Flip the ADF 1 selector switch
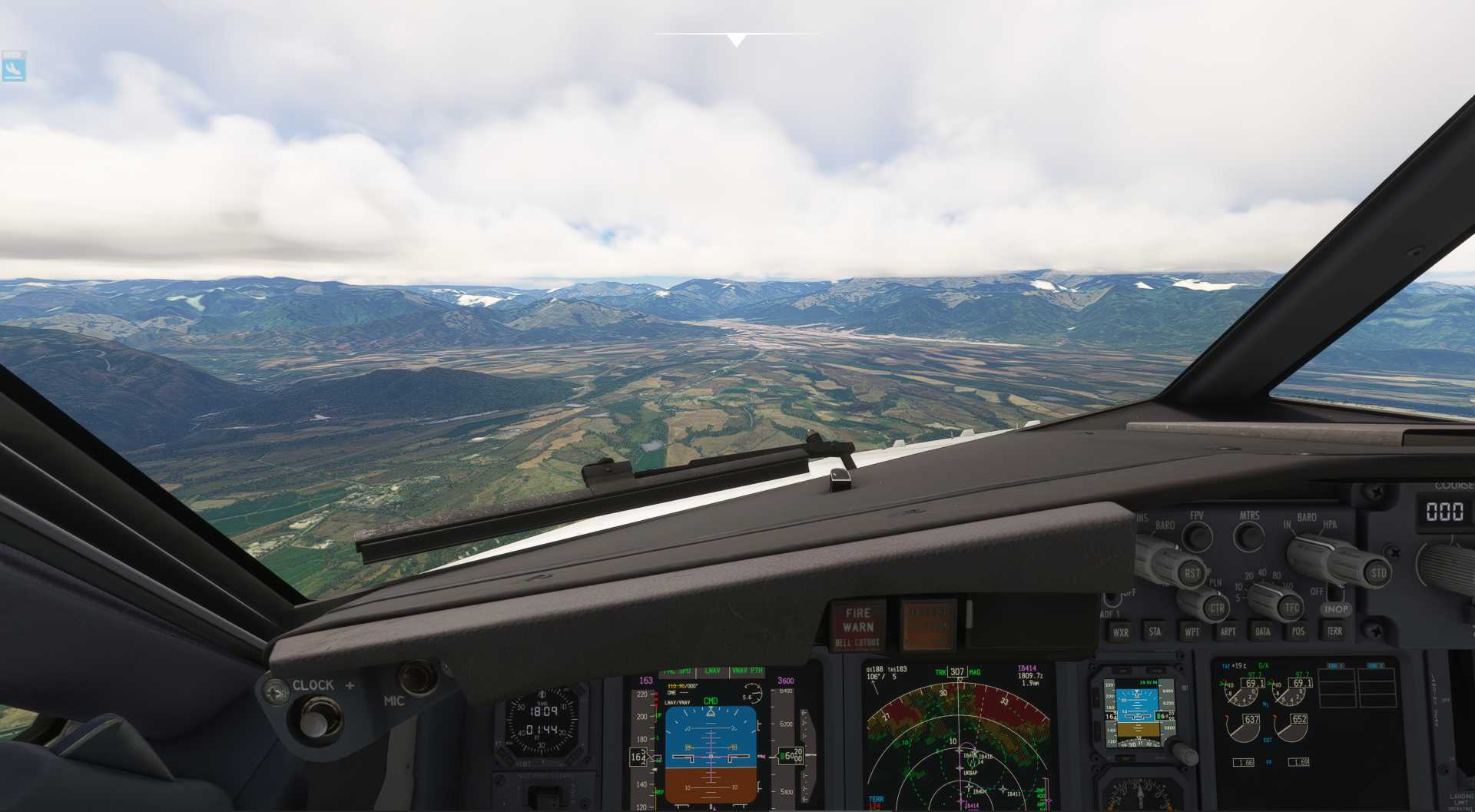The height and width of the screenshot is (812, 1475). [x=1113, y=599]
